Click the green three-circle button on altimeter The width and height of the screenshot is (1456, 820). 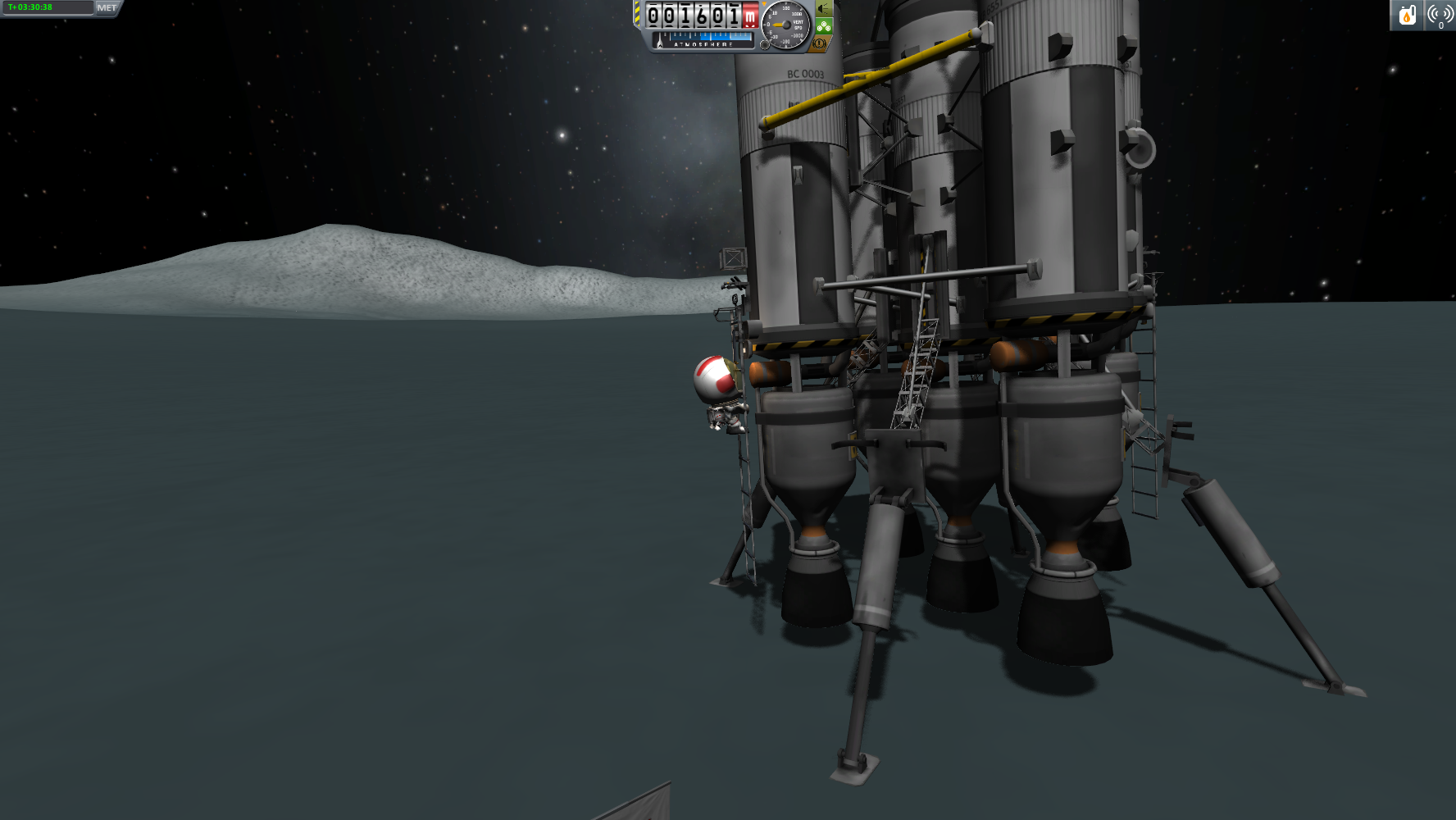click(823, 26)
